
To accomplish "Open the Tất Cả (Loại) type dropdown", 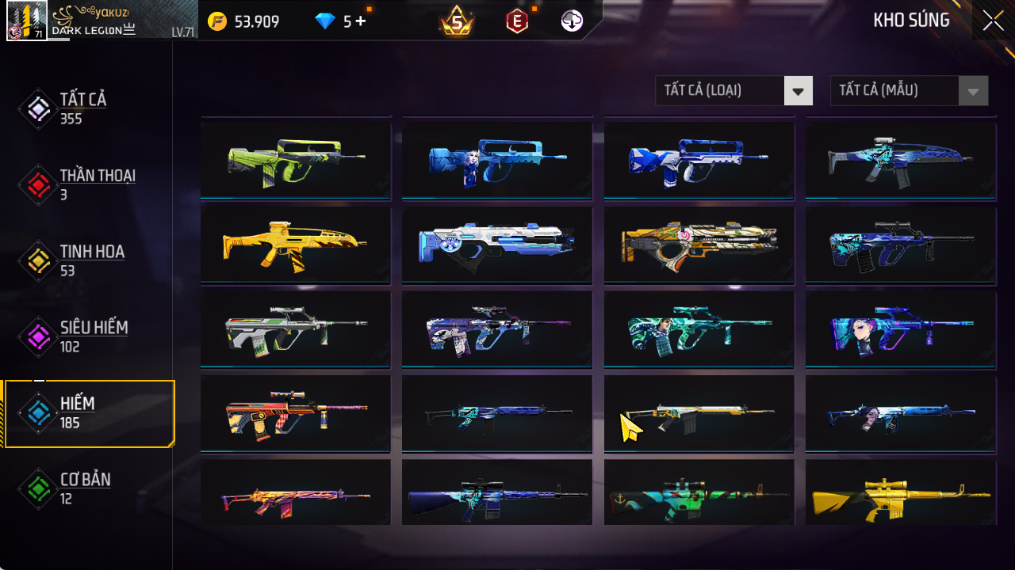I will [797, 91].
